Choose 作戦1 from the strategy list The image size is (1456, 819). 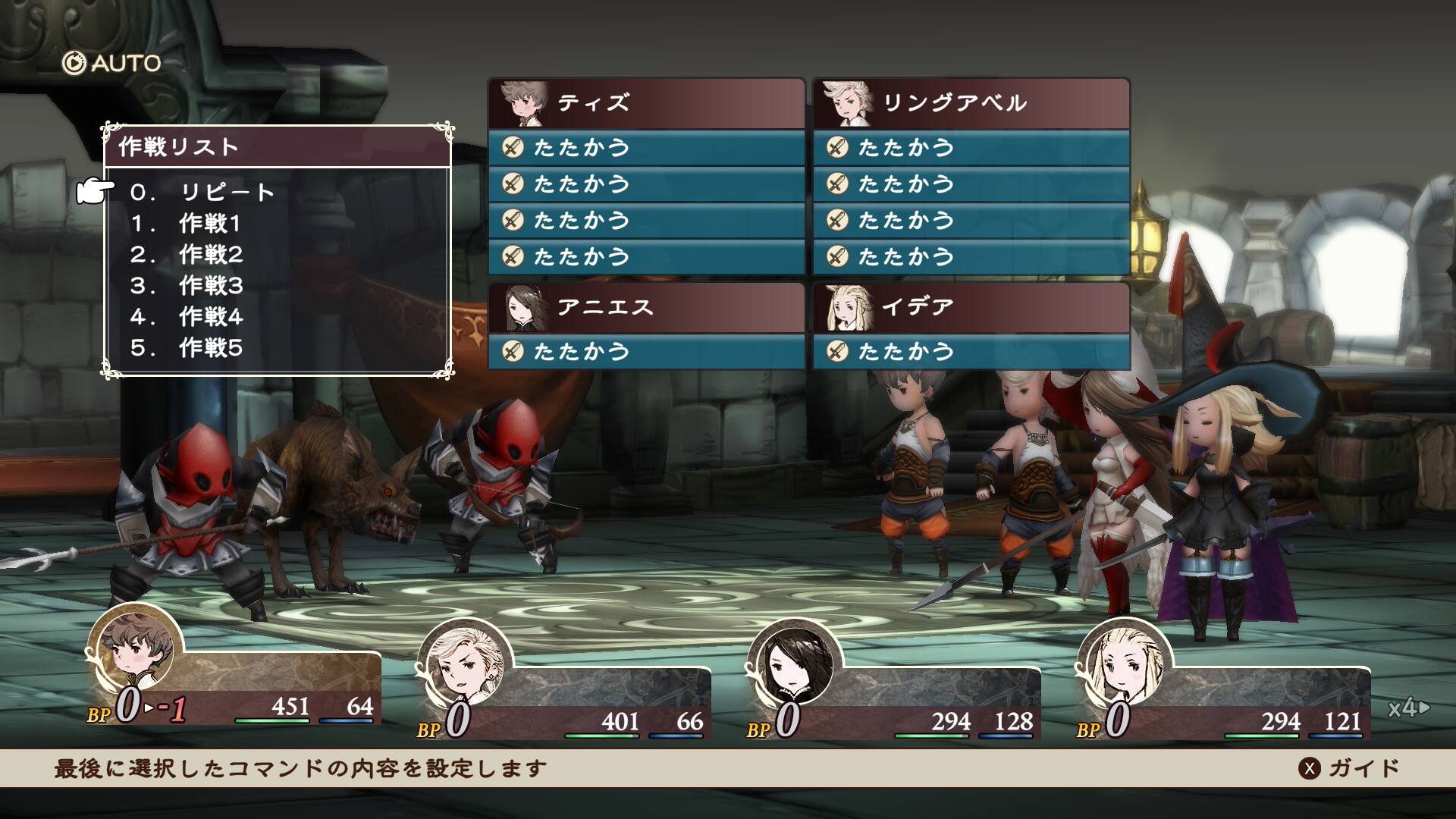(210, 224)
